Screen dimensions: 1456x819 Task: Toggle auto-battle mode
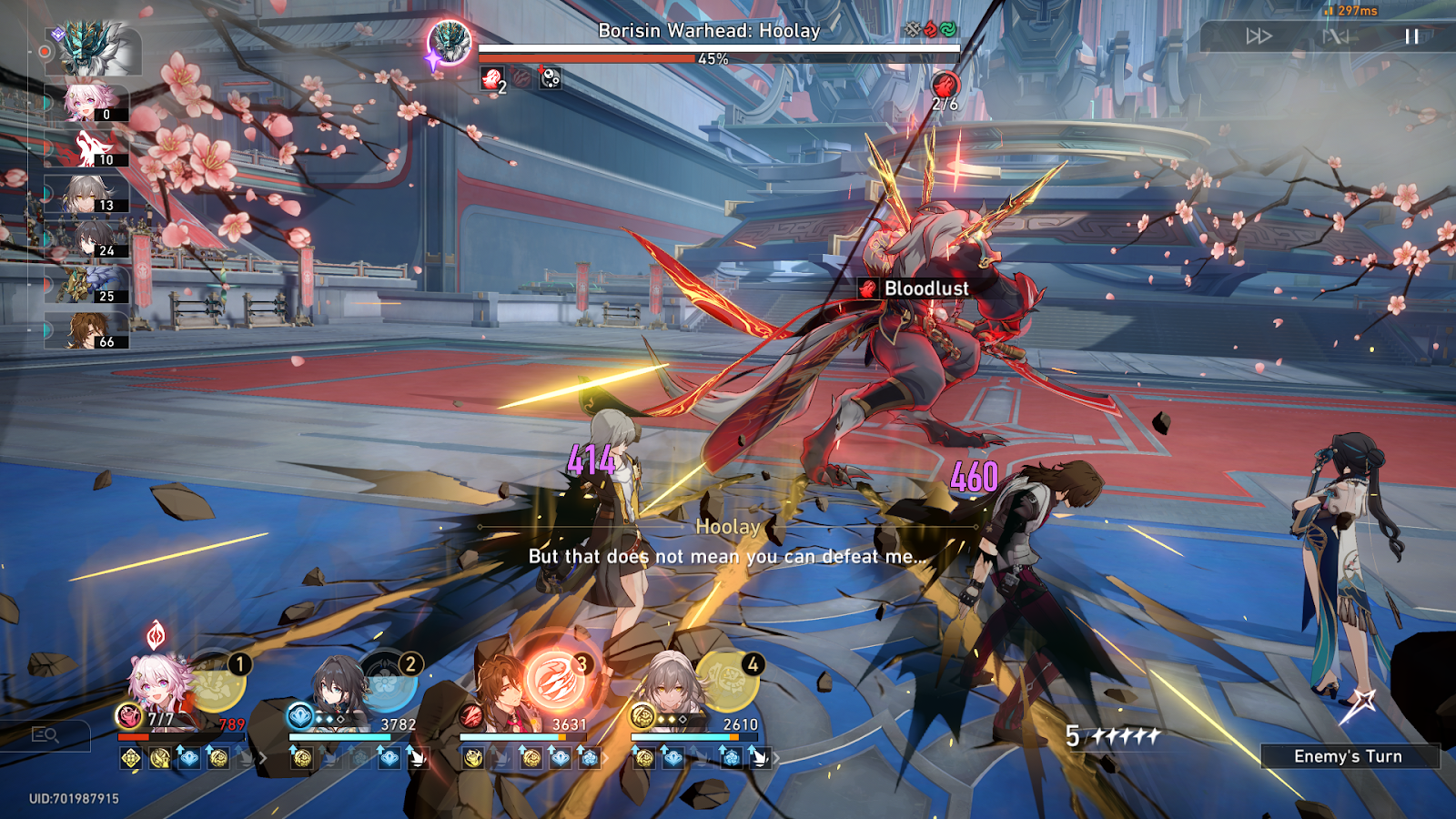click(x=1336, y=36)
